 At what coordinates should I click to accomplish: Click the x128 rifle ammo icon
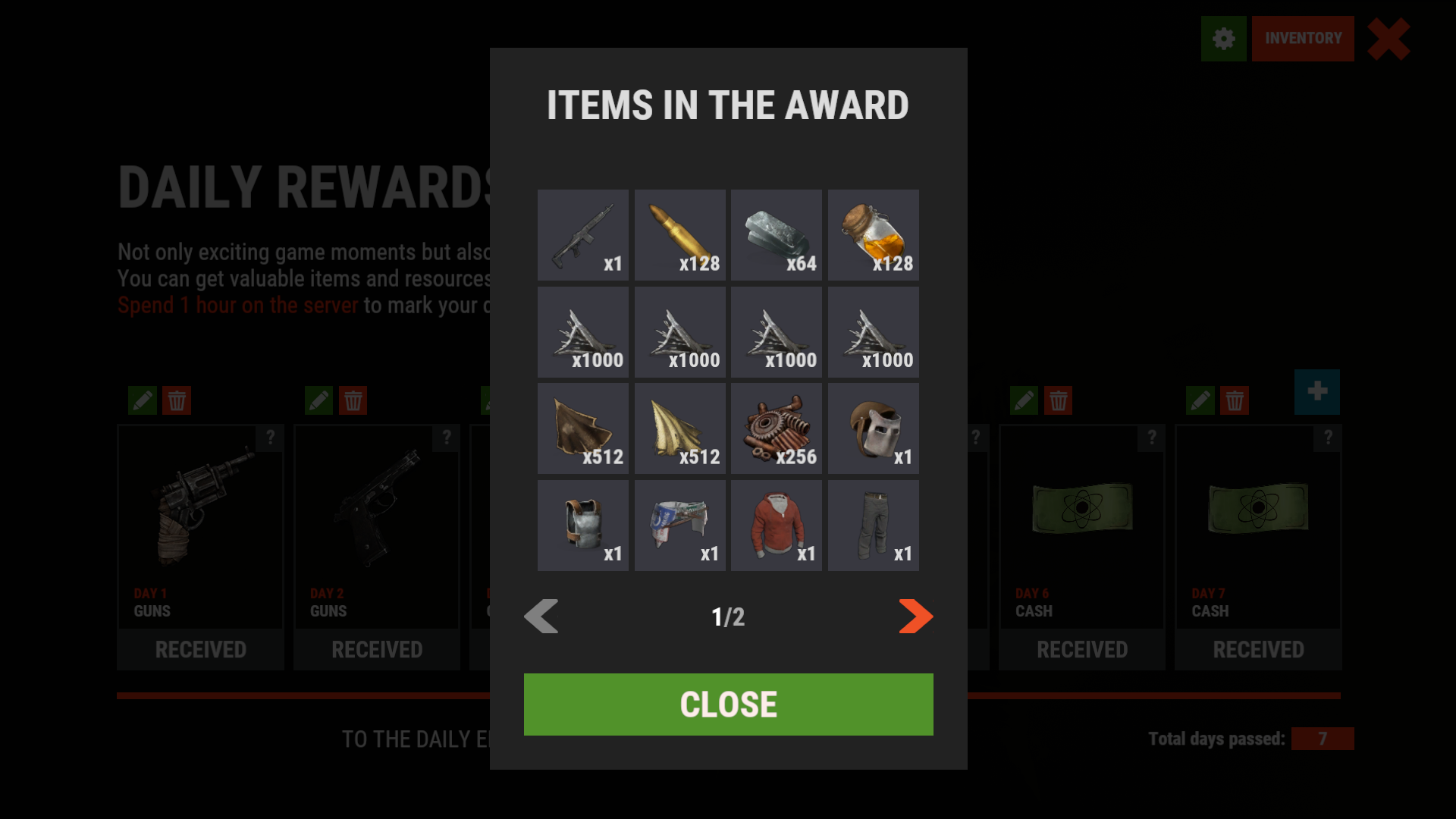[679, 234]
